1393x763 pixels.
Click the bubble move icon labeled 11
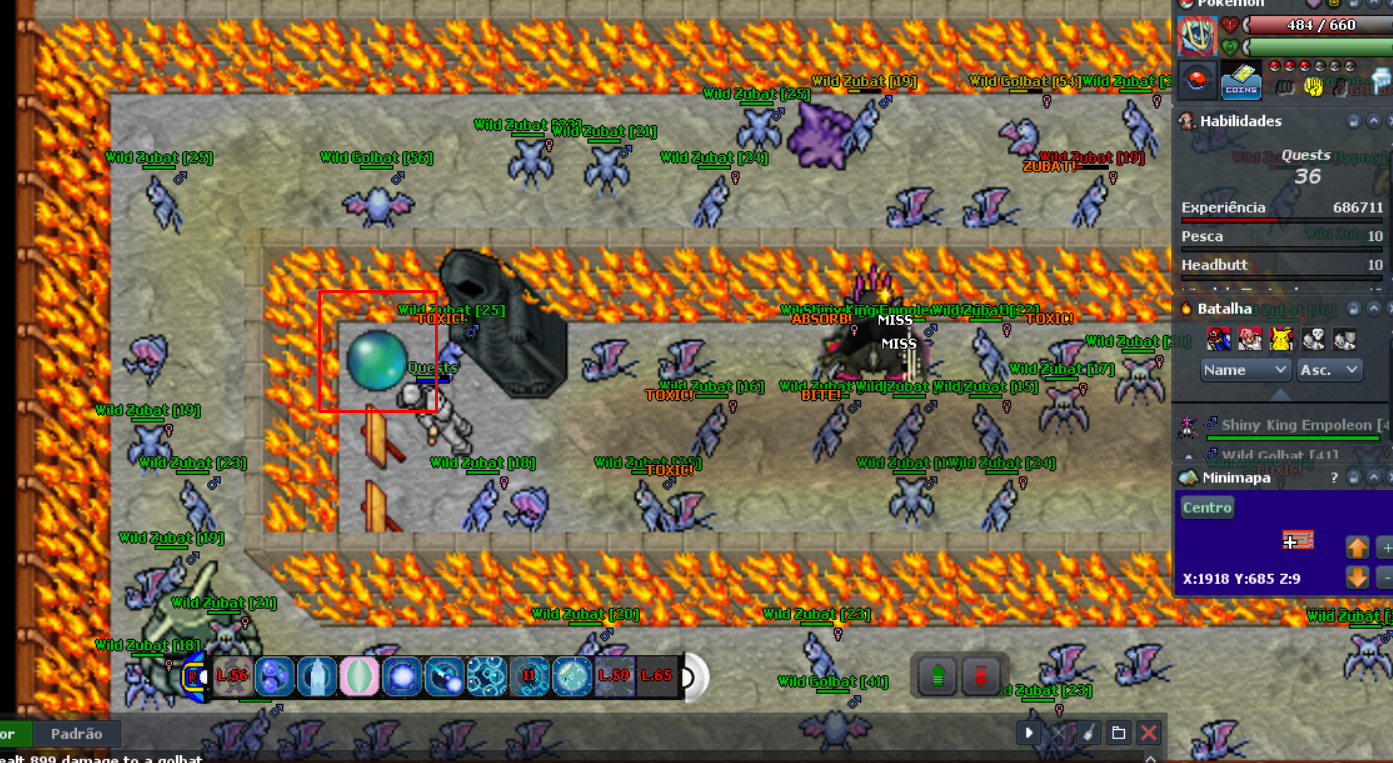coord(528,677)
